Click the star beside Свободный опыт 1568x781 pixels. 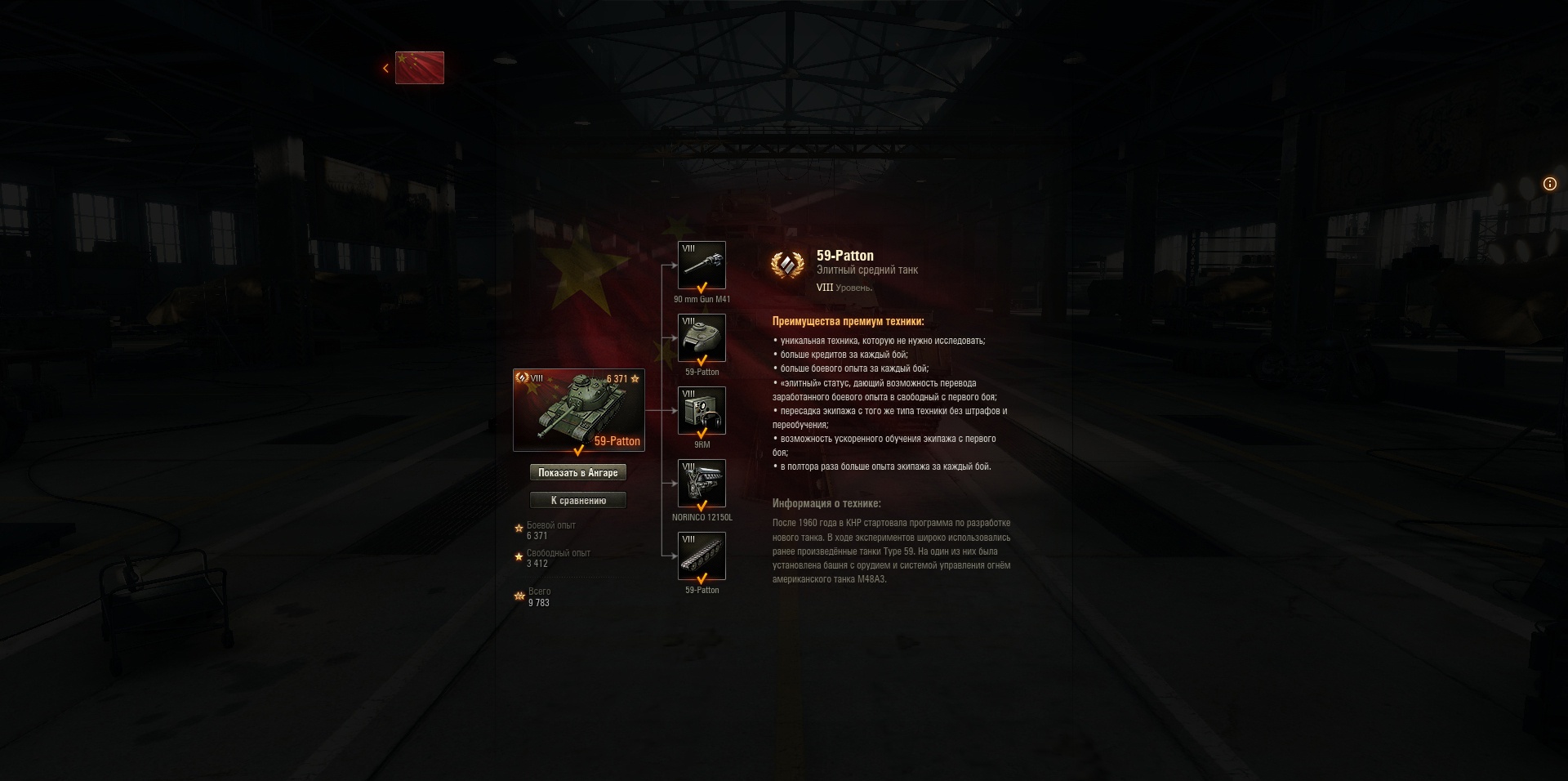(517, 558)
